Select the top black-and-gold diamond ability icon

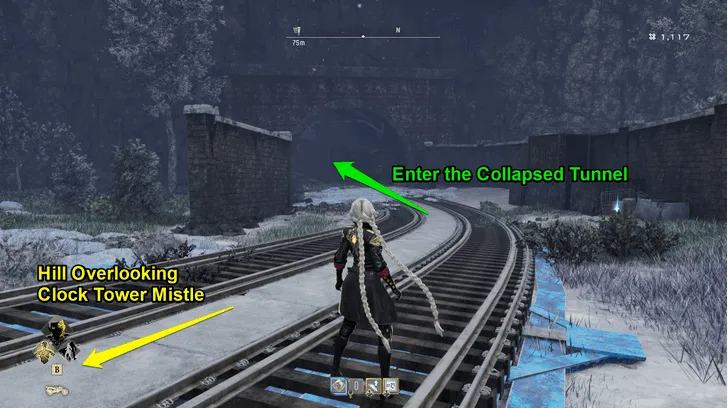click(58, 331)
